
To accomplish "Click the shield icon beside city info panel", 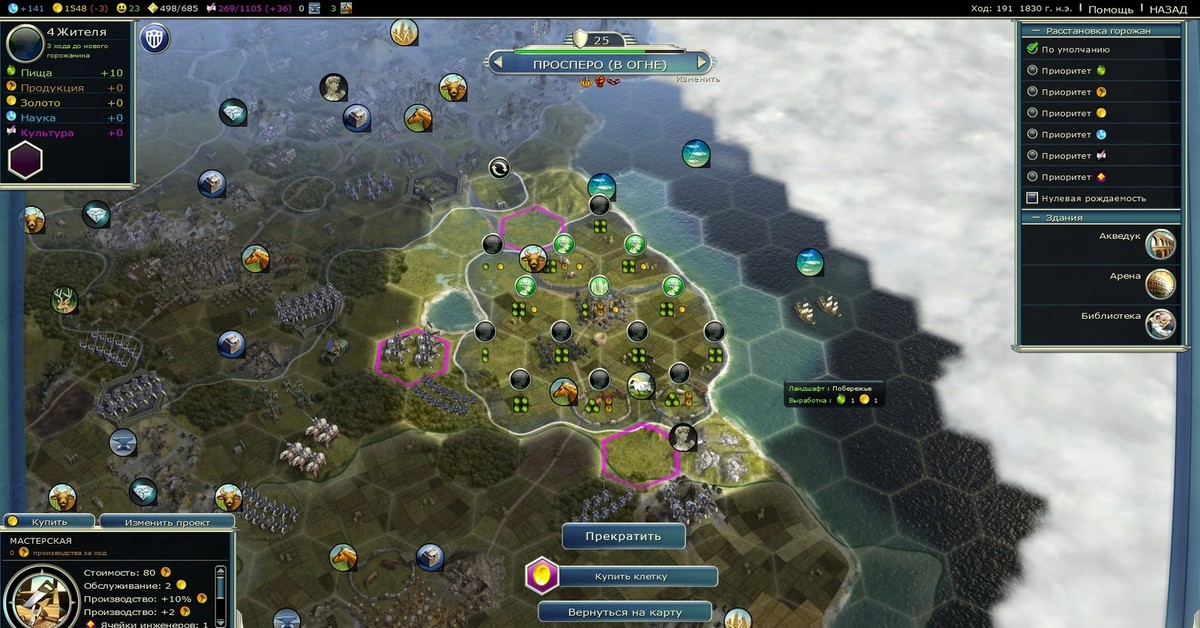I will coord(155,39).
